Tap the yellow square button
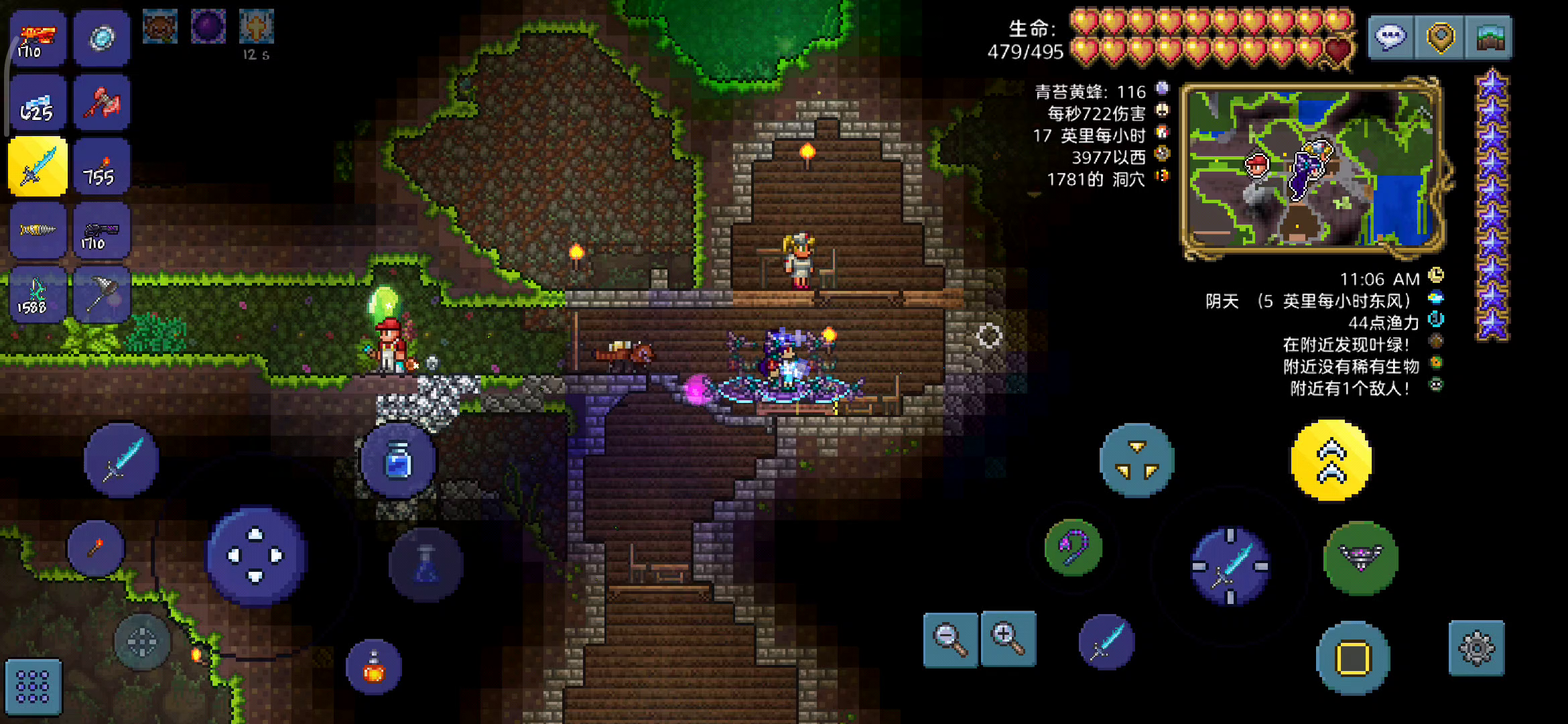Screen dimensions: 1568x724 (1353, 658)
